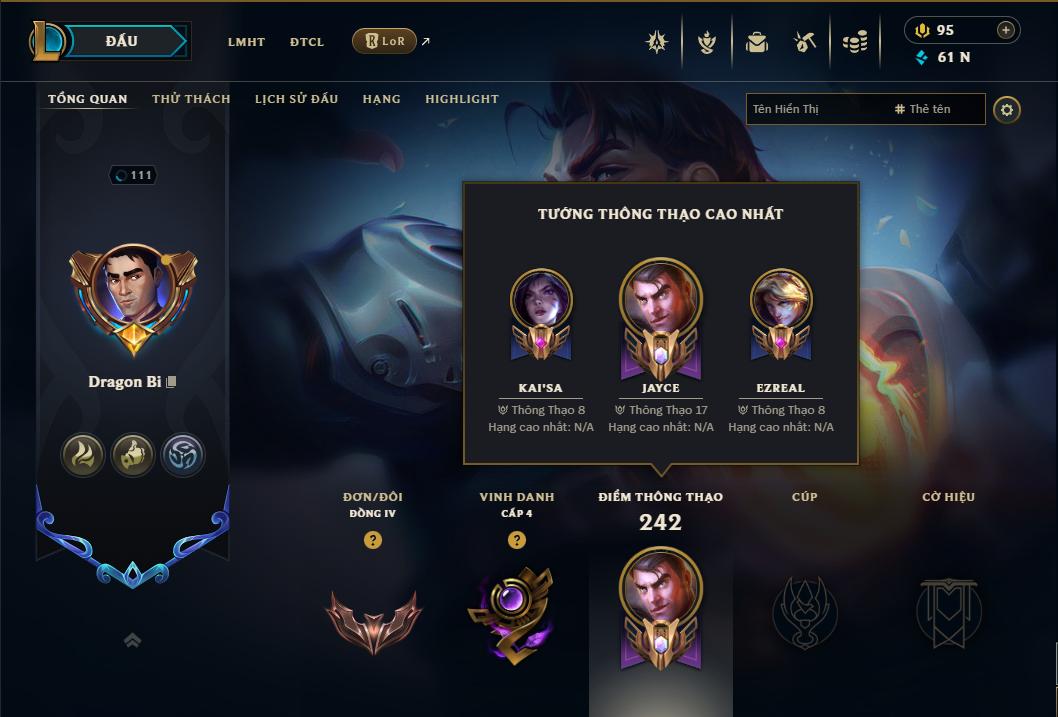Add RP with the plus button
The image size is (1058, 717).
(1006, 30)
